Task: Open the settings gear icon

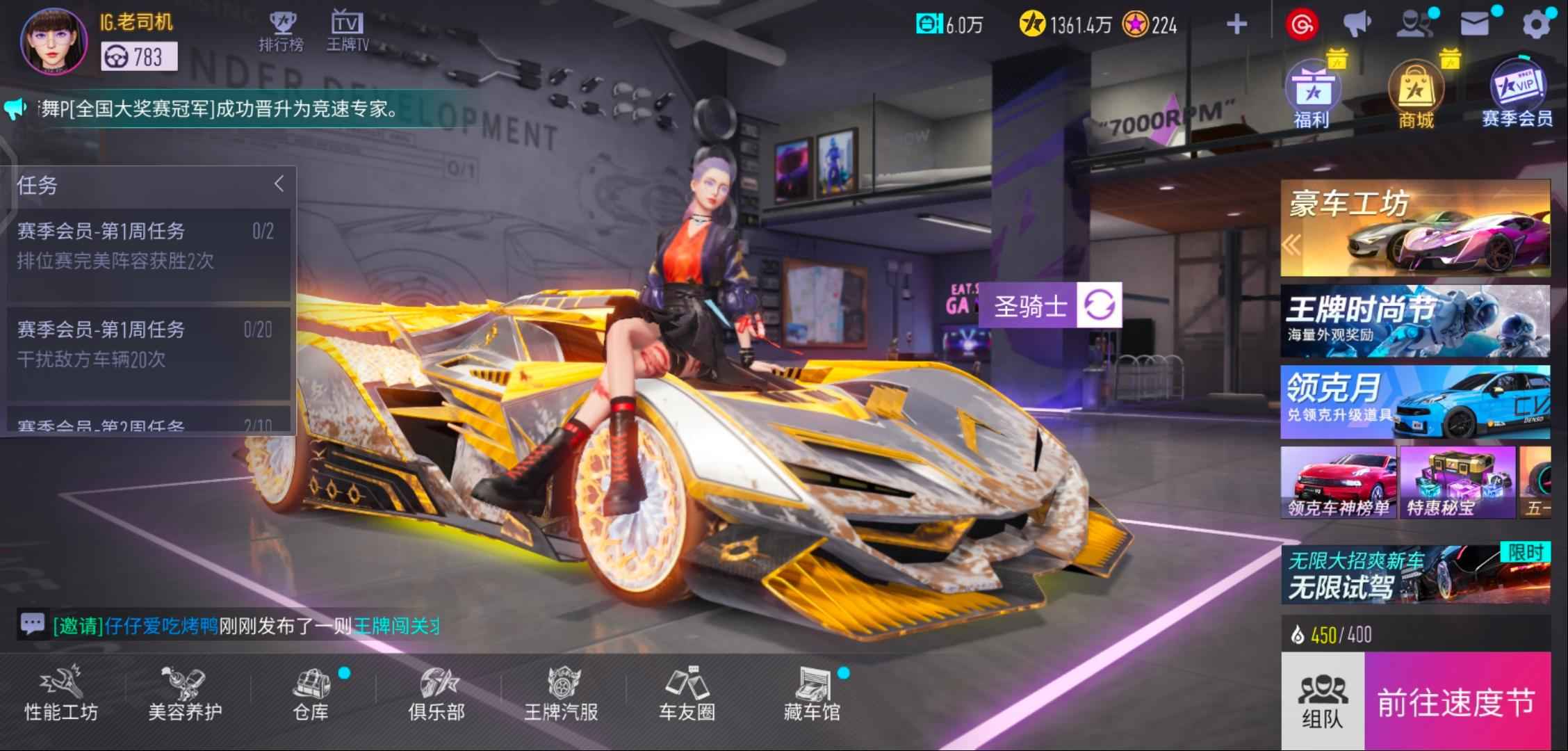Action: point(1535,26)
